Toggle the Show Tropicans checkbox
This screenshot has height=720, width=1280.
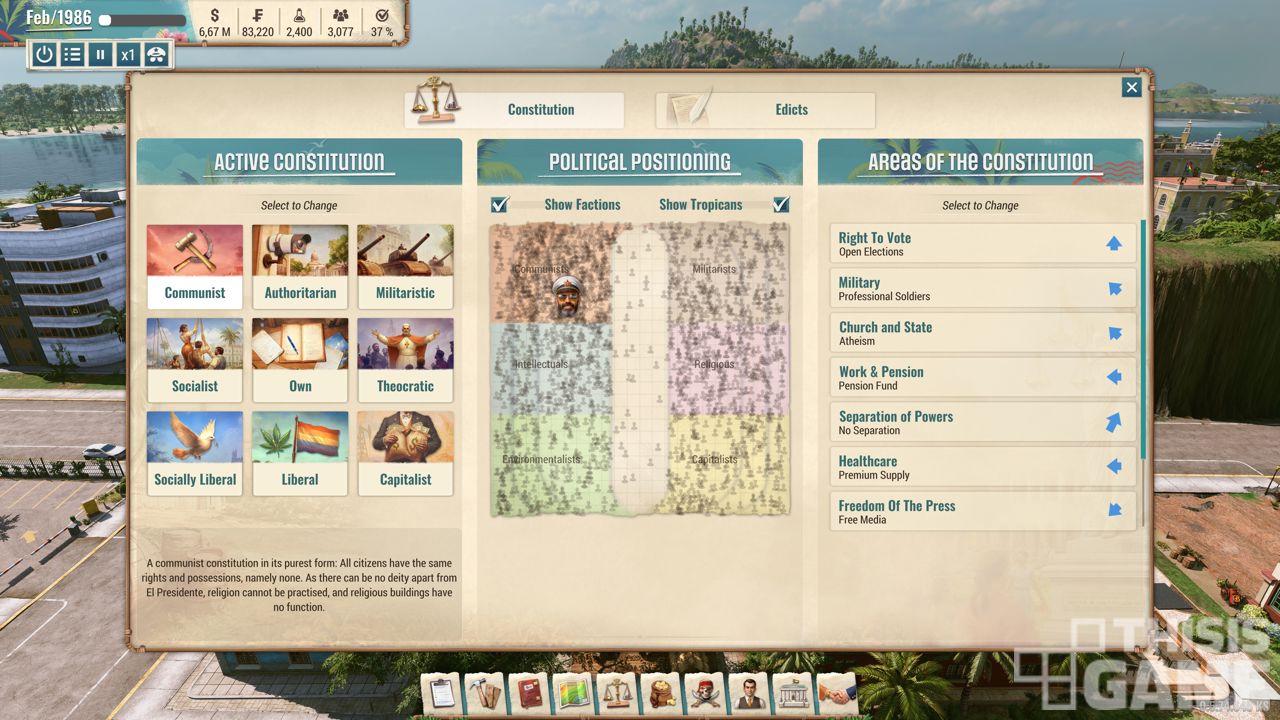point(781,205)
